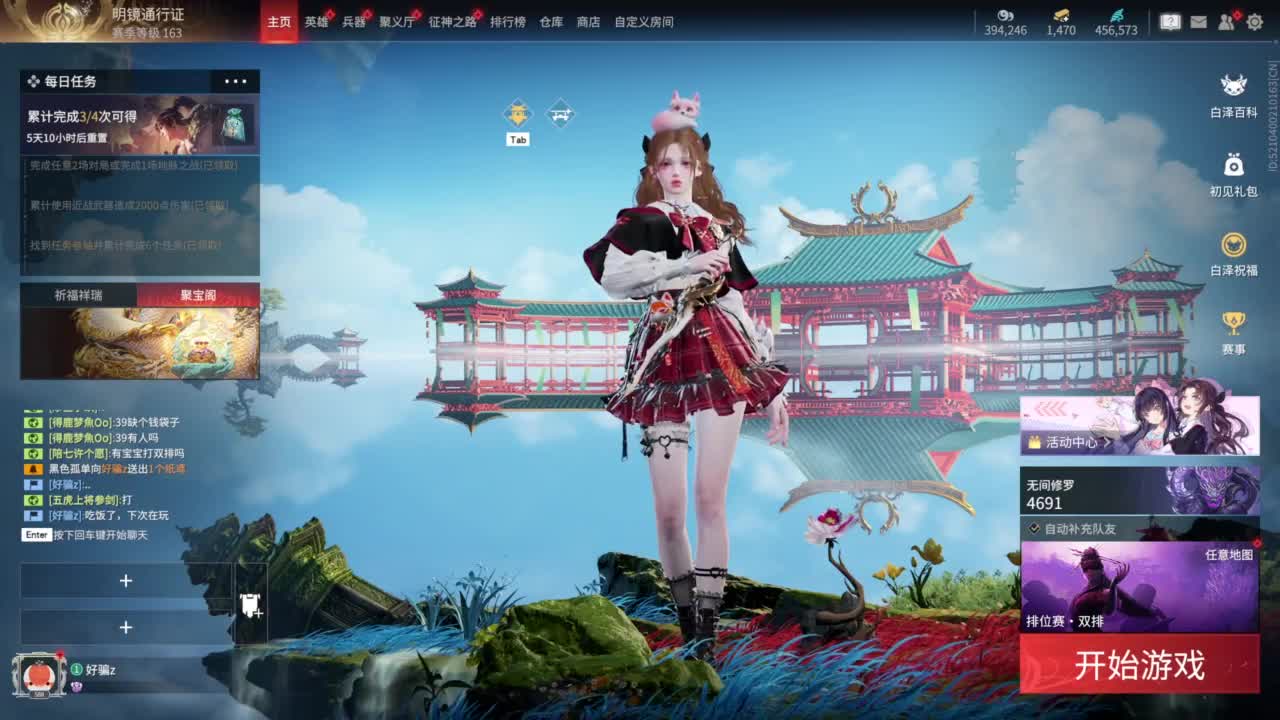Click the daily task 3/4 progress reward
Viewport: 1280px width, 720px height.
click(138, 123)
